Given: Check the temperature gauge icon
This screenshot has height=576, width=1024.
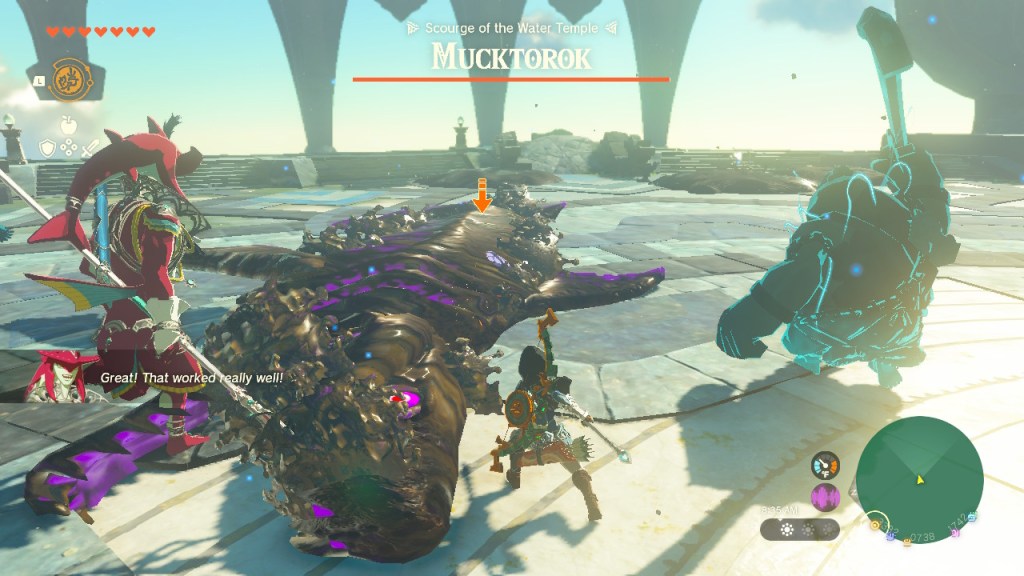Looking at the screenshot, I should [x=825, y=465].
